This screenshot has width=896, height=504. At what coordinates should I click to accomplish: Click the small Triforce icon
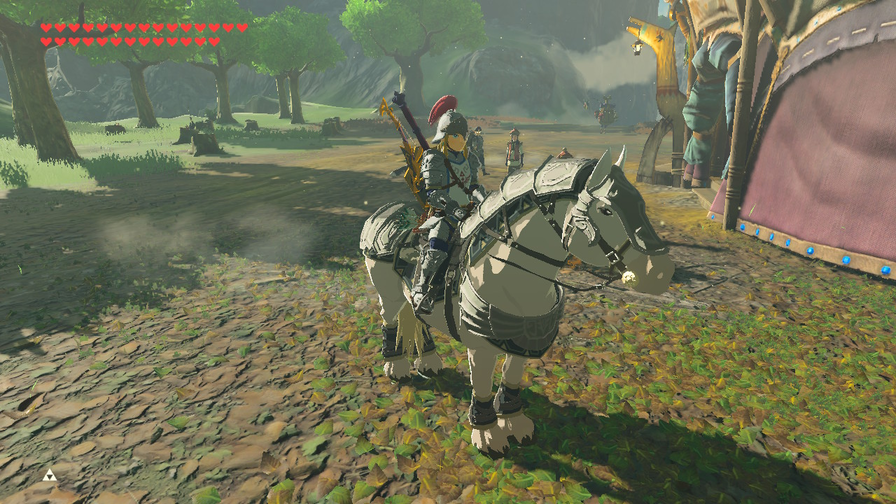point(49,474)
